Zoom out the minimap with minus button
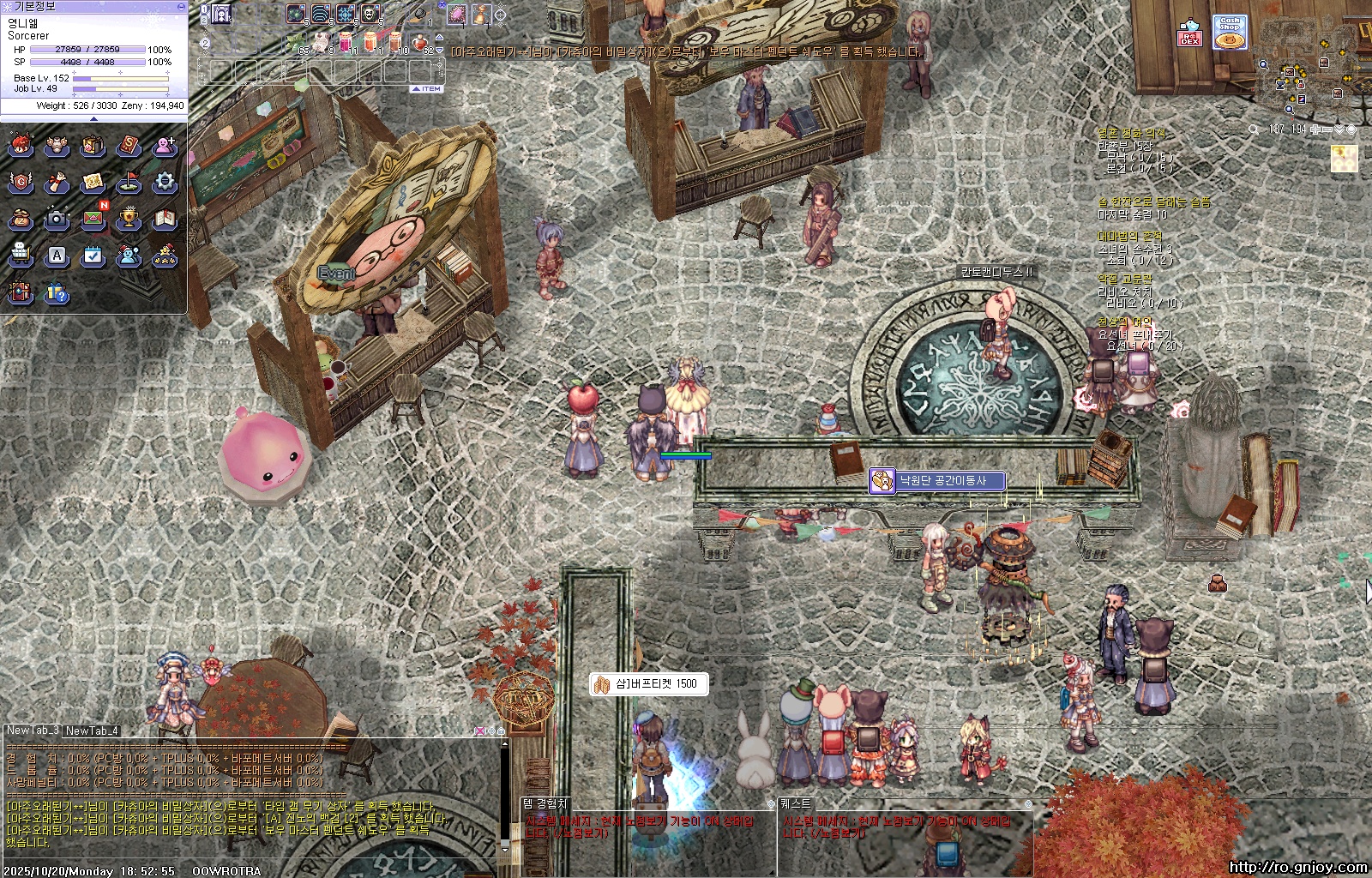Viewport: 1372px width, 878px height. click(x=1327, y=129)
